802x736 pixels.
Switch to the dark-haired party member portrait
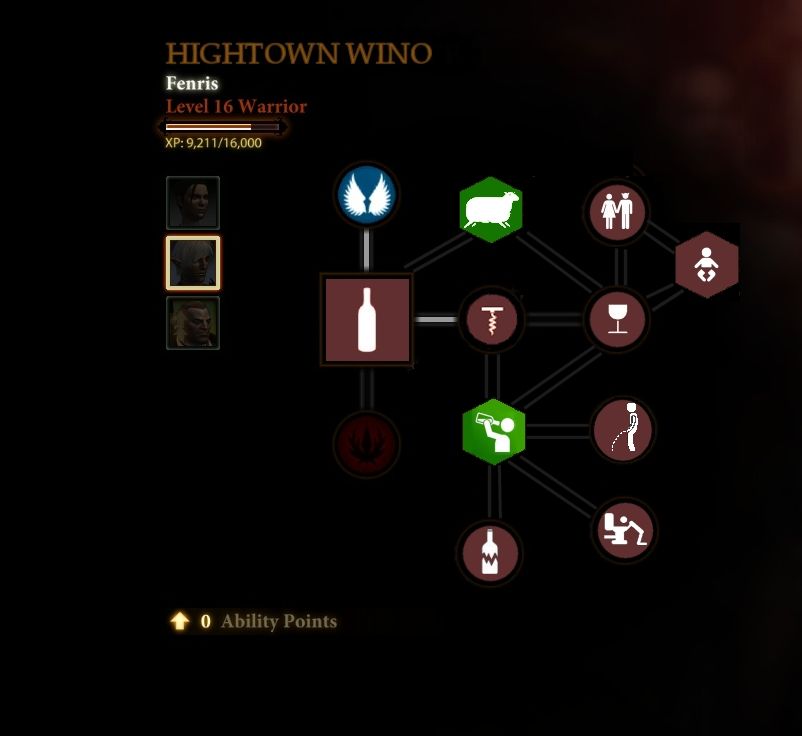[193, 203]
